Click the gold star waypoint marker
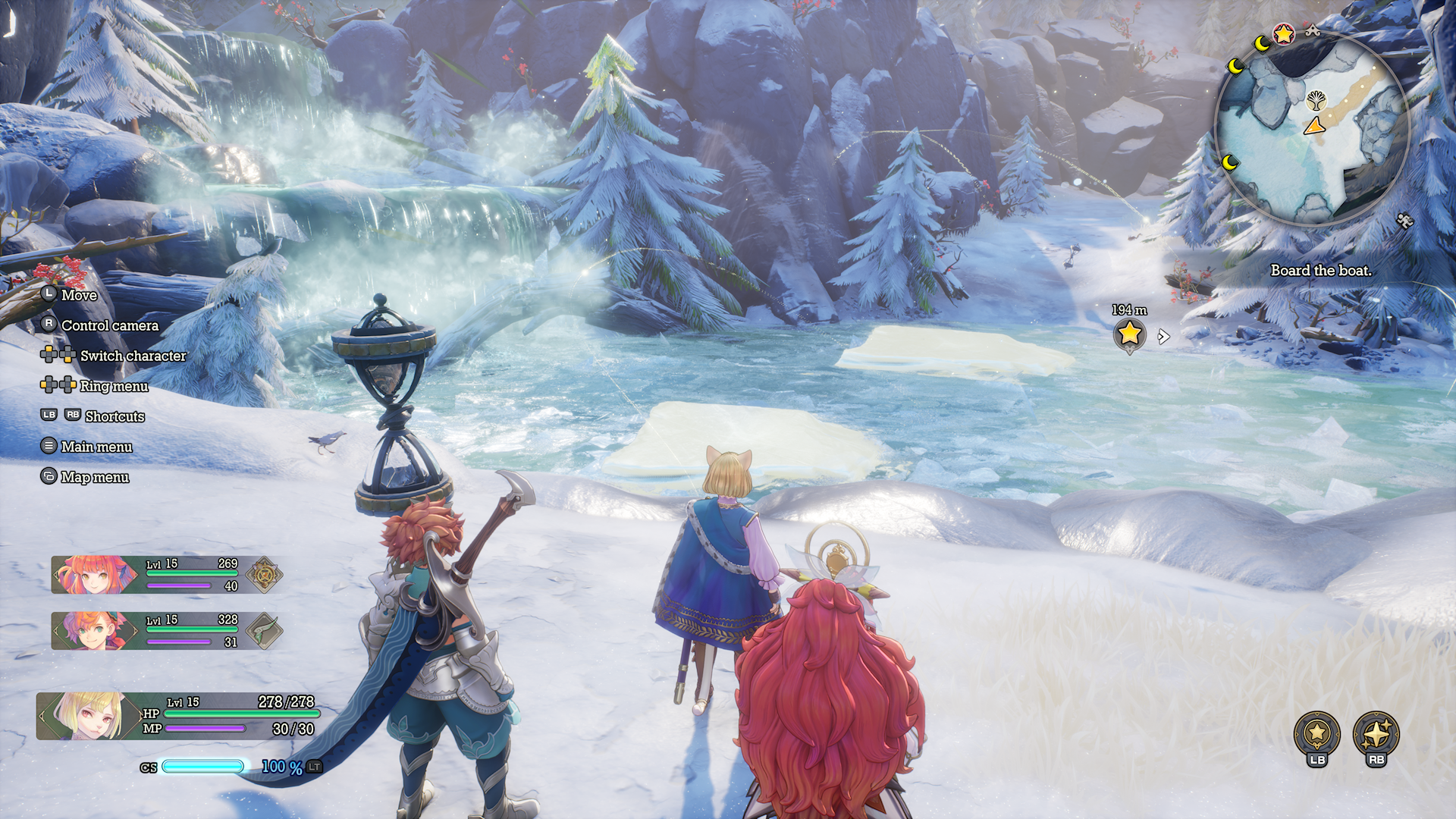This screenshot has width=1456, height=819. coord(1129,333)
